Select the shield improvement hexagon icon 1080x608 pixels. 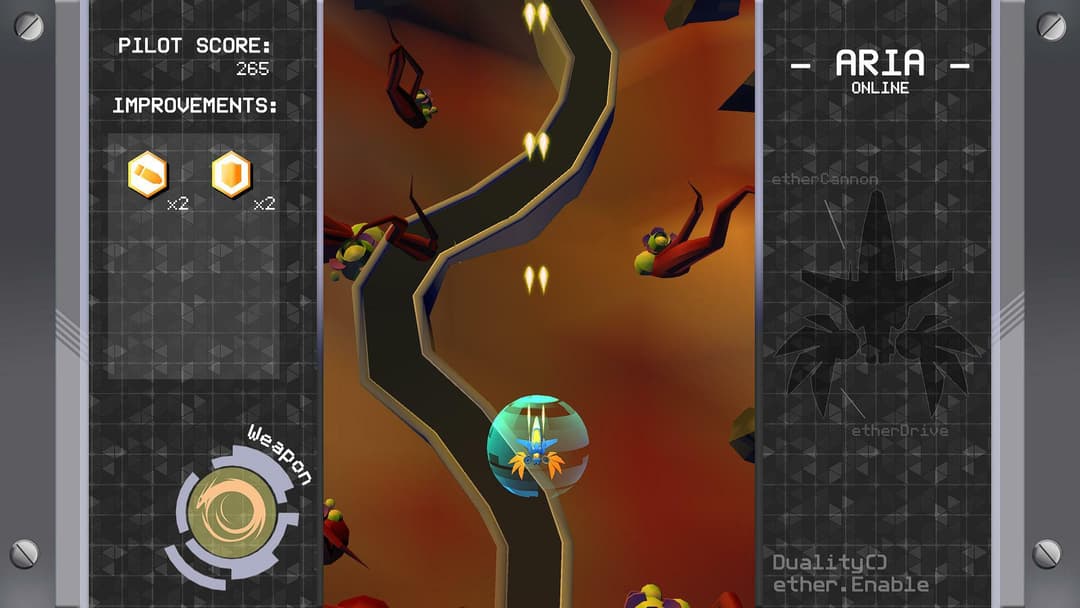point(231,175)
